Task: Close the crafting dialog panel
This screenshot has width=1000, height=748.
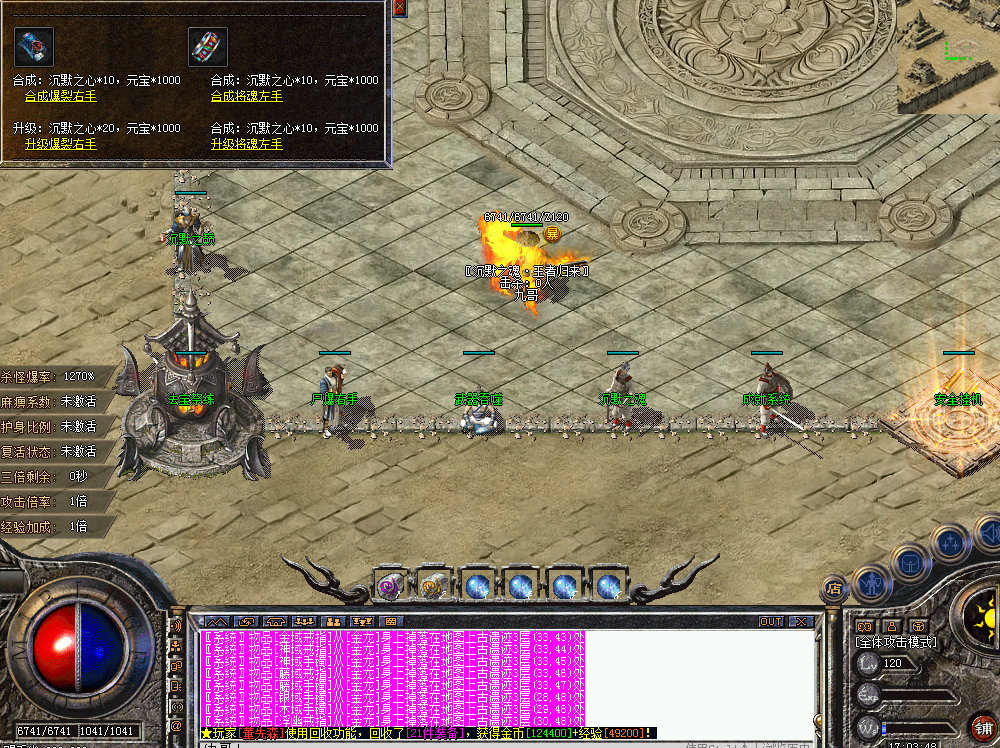Action: pyautogui.click(x=400, y=7)
